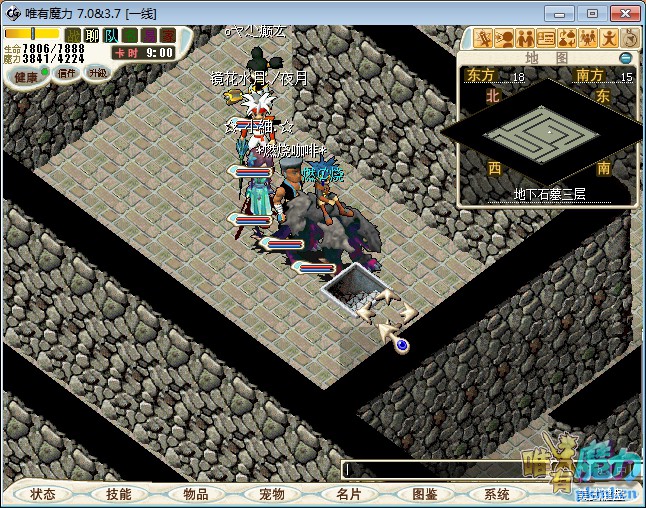Viewport: 646px width, 508px height.
Task: Open the 宠物 pets menu
Action: pyautogui.click(x=272, y=494)
